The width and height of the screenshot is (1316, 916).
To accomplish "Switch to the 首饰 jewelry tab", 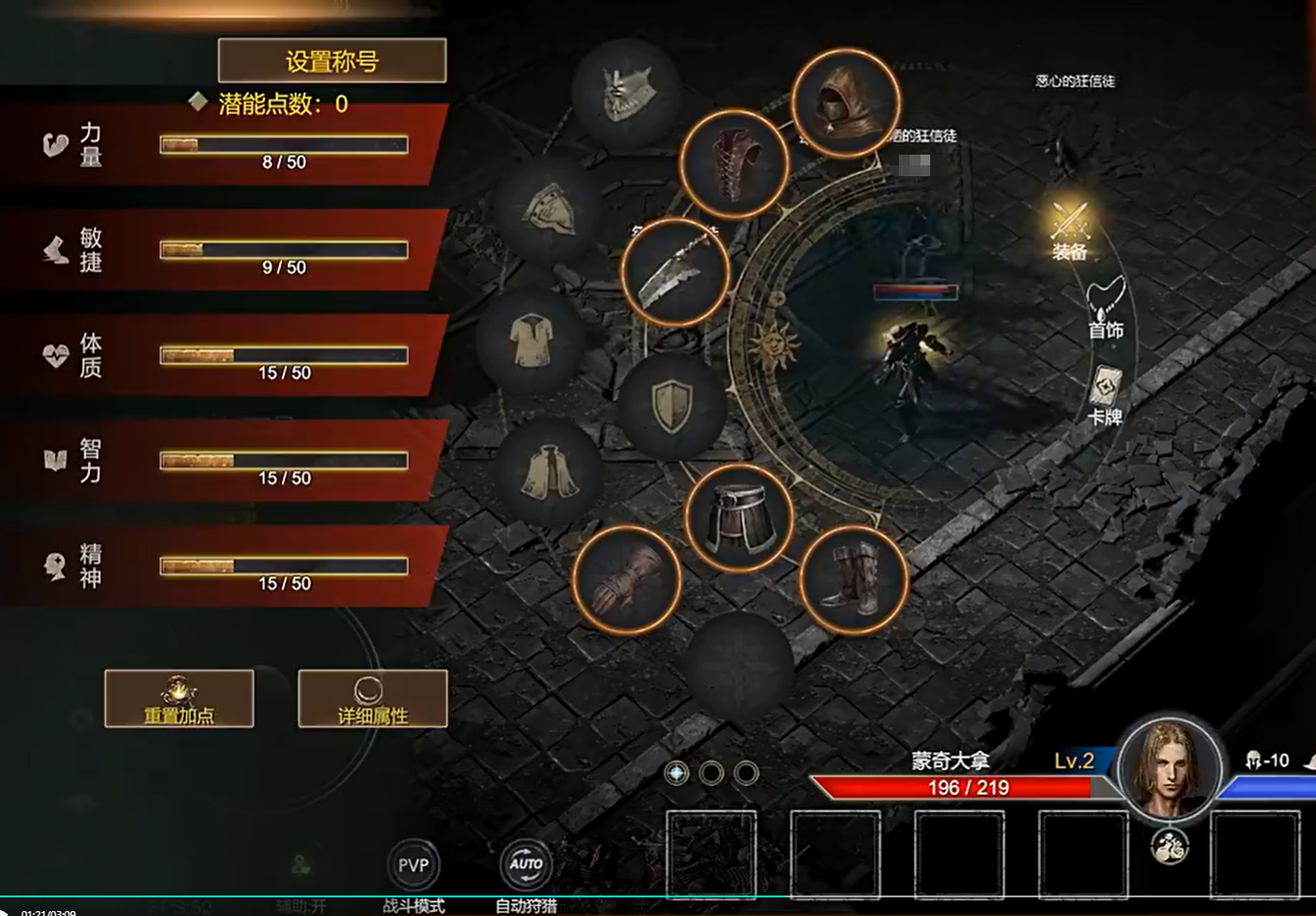I will point(1105,308).
